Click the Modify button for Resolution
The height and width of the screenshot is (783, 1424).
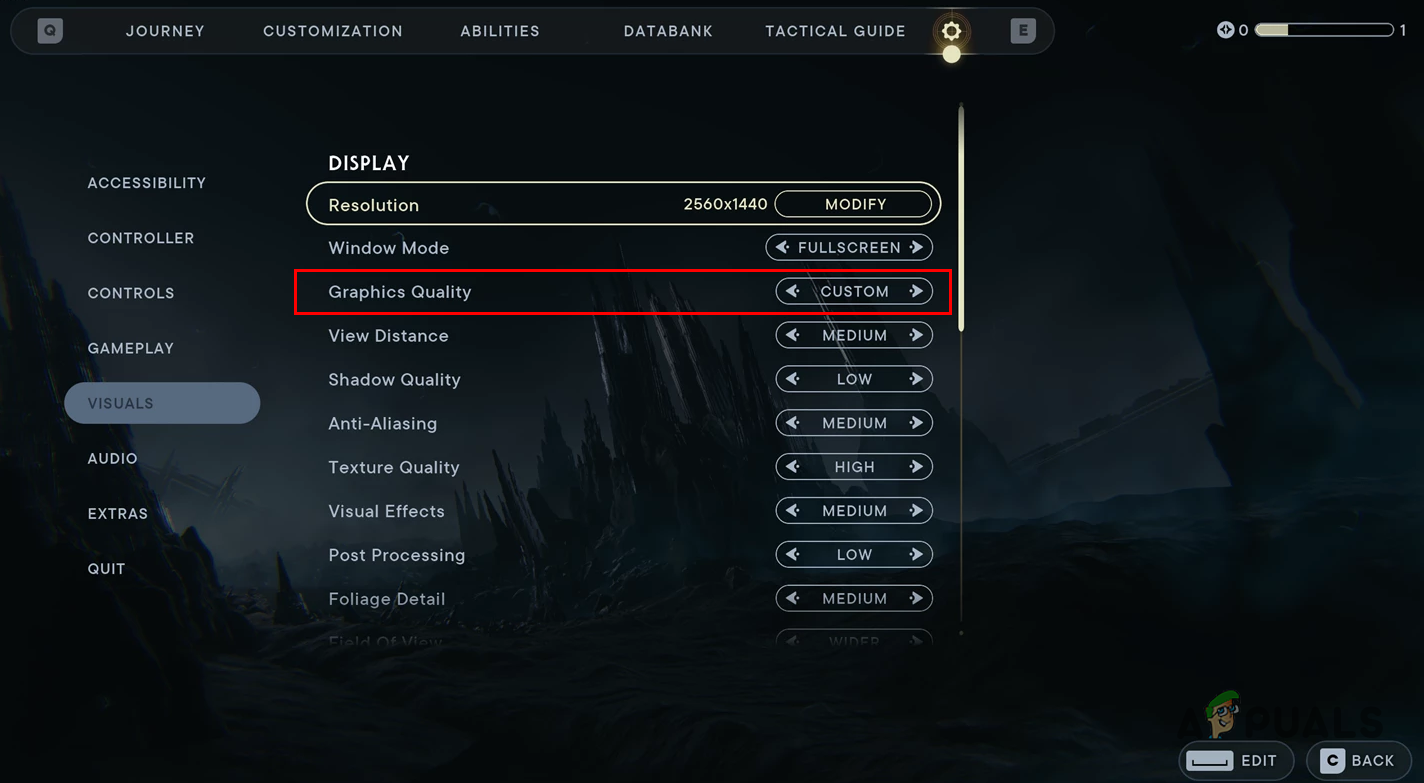click(x=855, y=204)
